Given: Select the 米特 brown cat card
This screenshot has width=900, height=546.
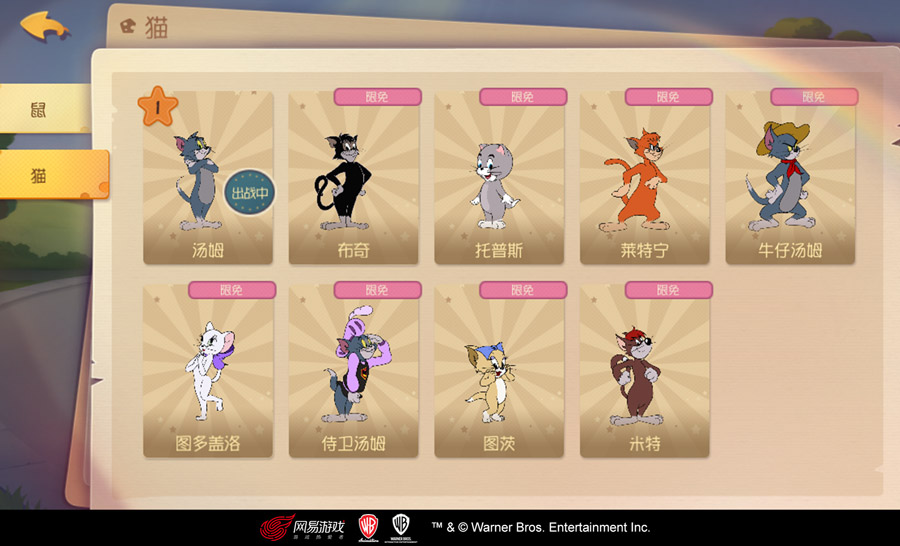Looking at the screenshot, I should click(644, 372).
